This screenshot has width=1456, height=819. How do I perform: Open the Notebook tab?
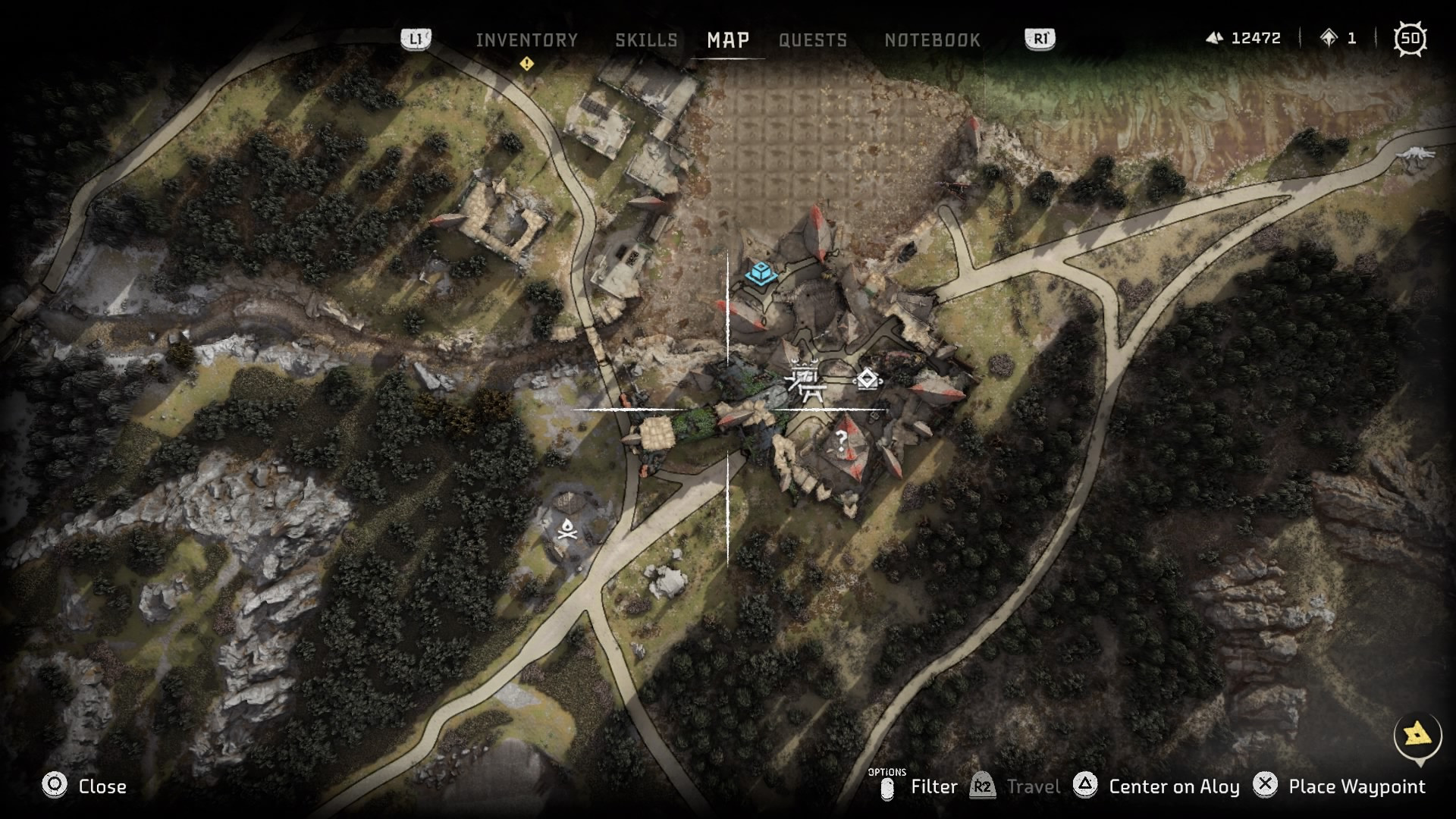tap(932, 40)
